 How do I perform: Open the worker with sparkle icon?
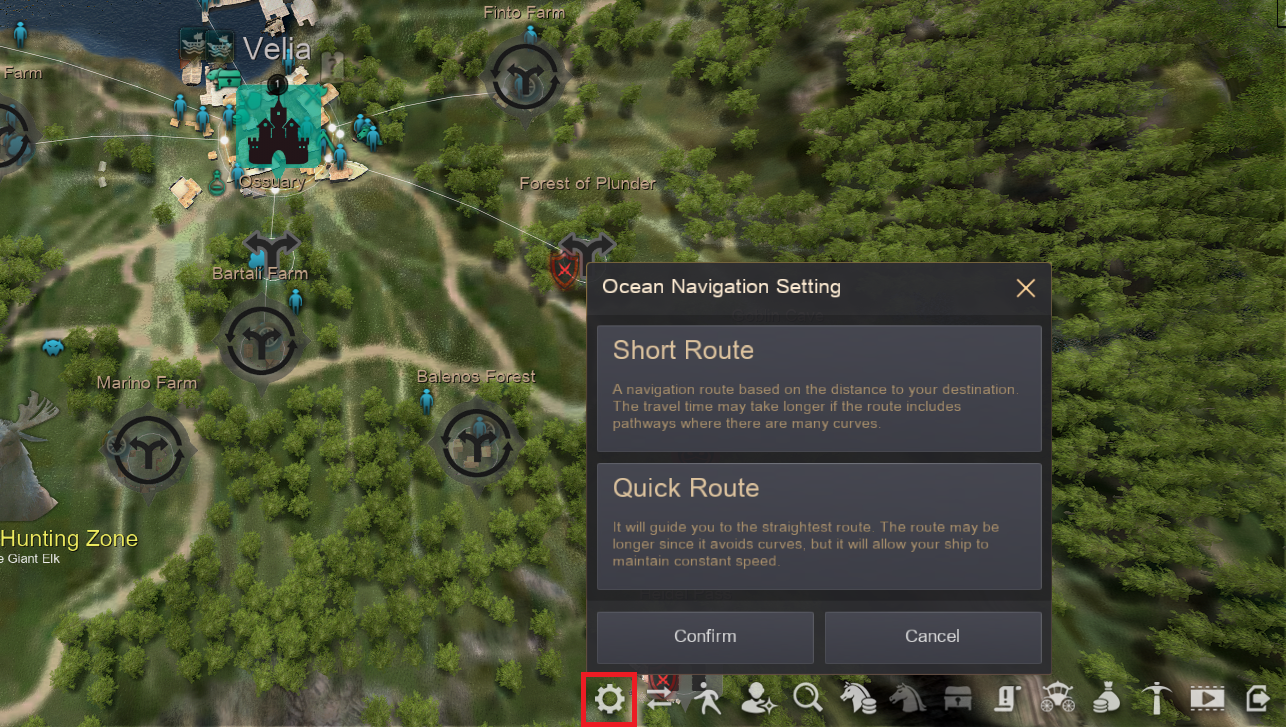[x=758, y=698]
